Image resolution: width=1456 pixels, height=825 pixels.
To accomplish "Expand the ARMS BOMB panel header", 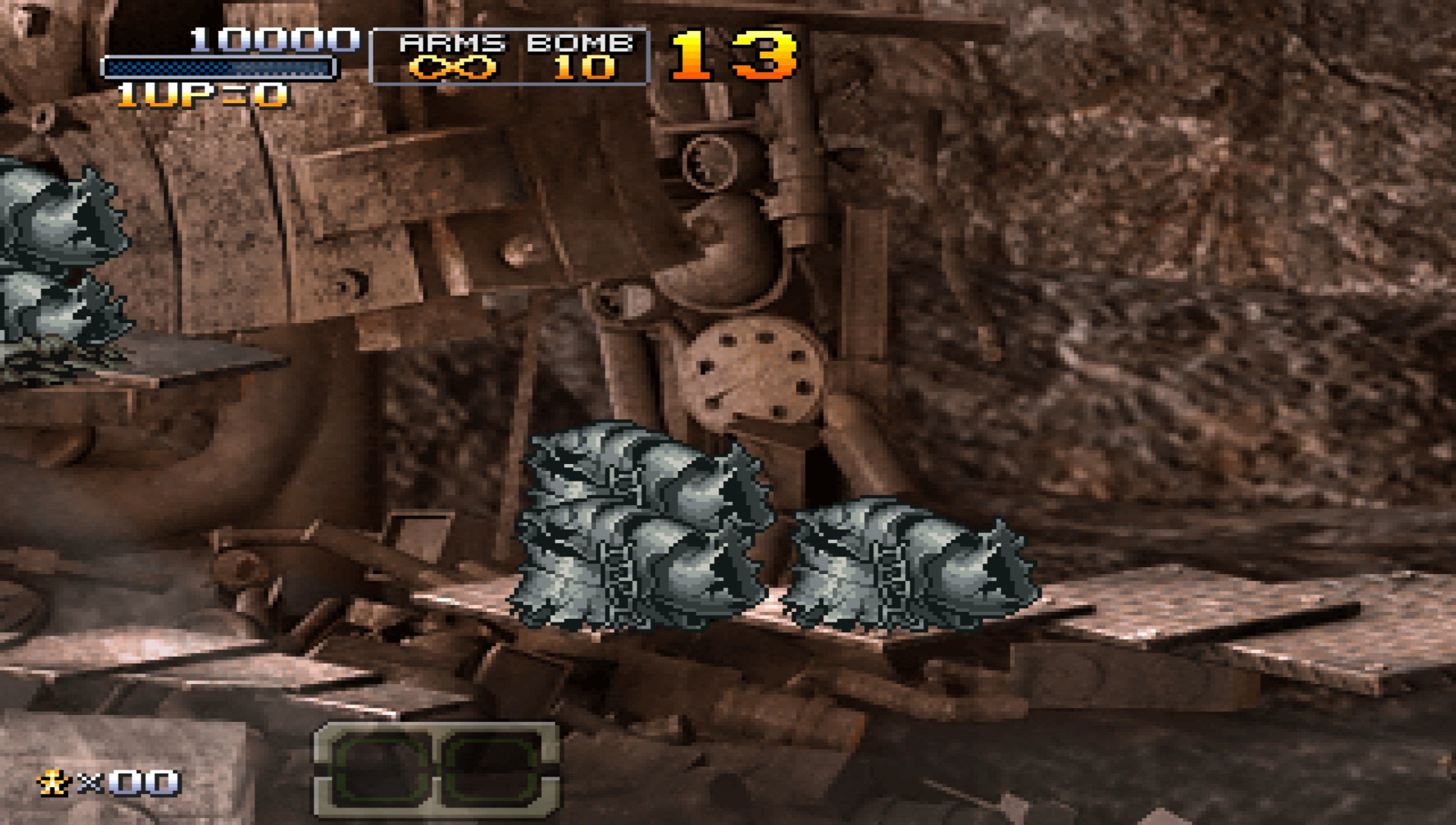I will click(510, 44).
